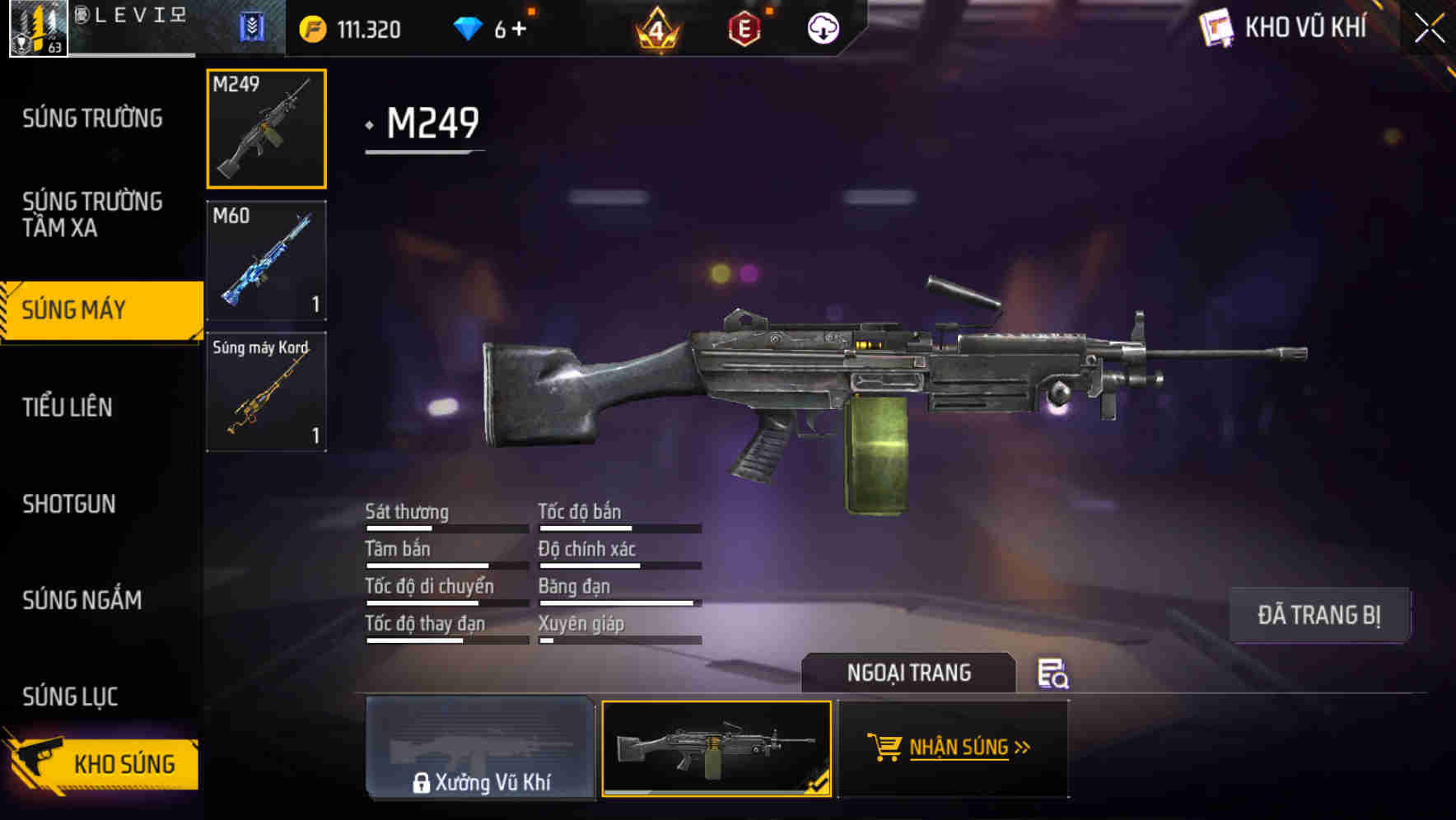Select the TIỂU LIÊN weapon category
1456x820 pixels.
pyautogui.click(x=69, y=407)
